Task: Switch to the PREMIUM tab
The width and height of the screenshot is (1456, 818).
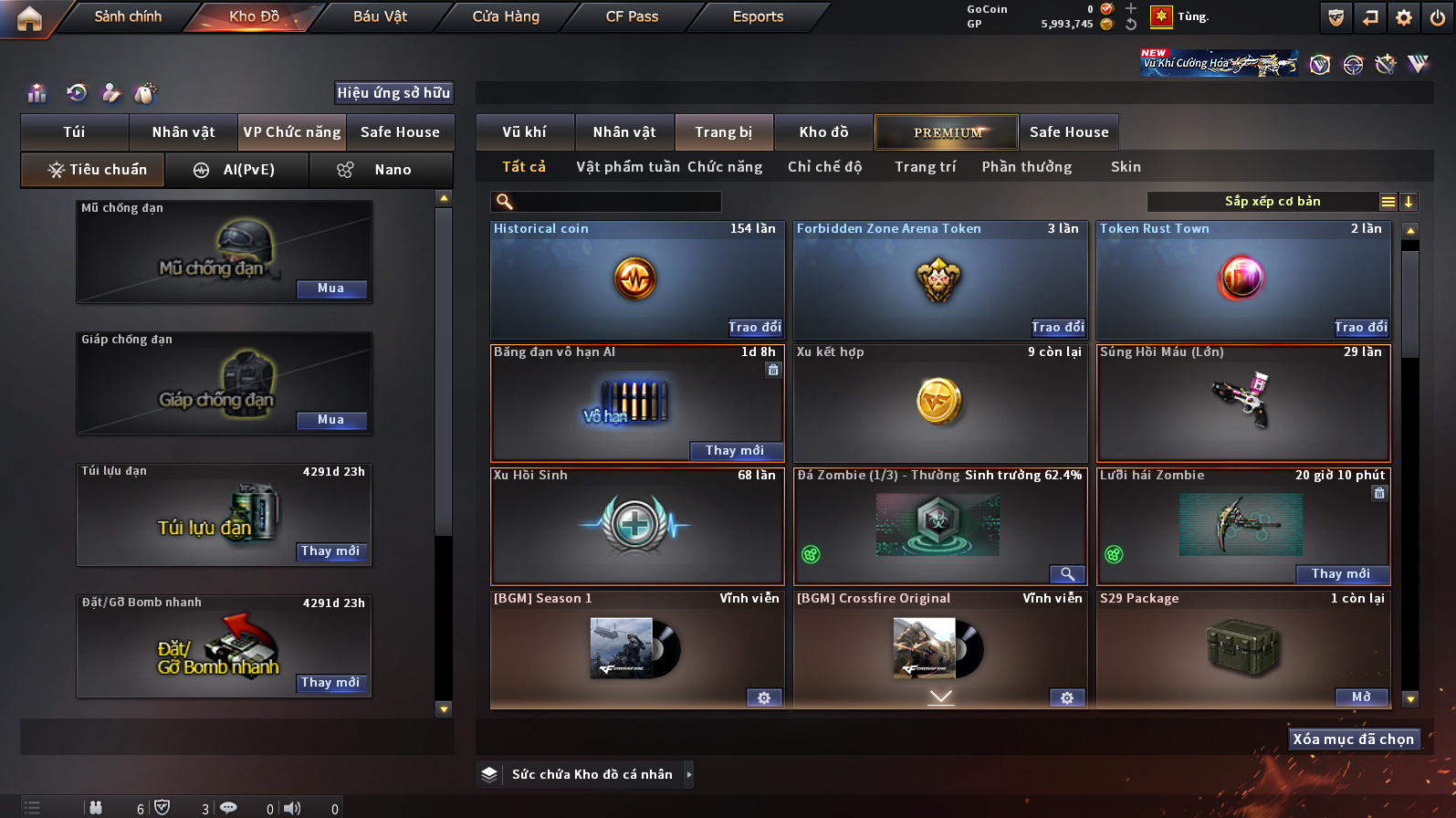Action: point(947,132)
